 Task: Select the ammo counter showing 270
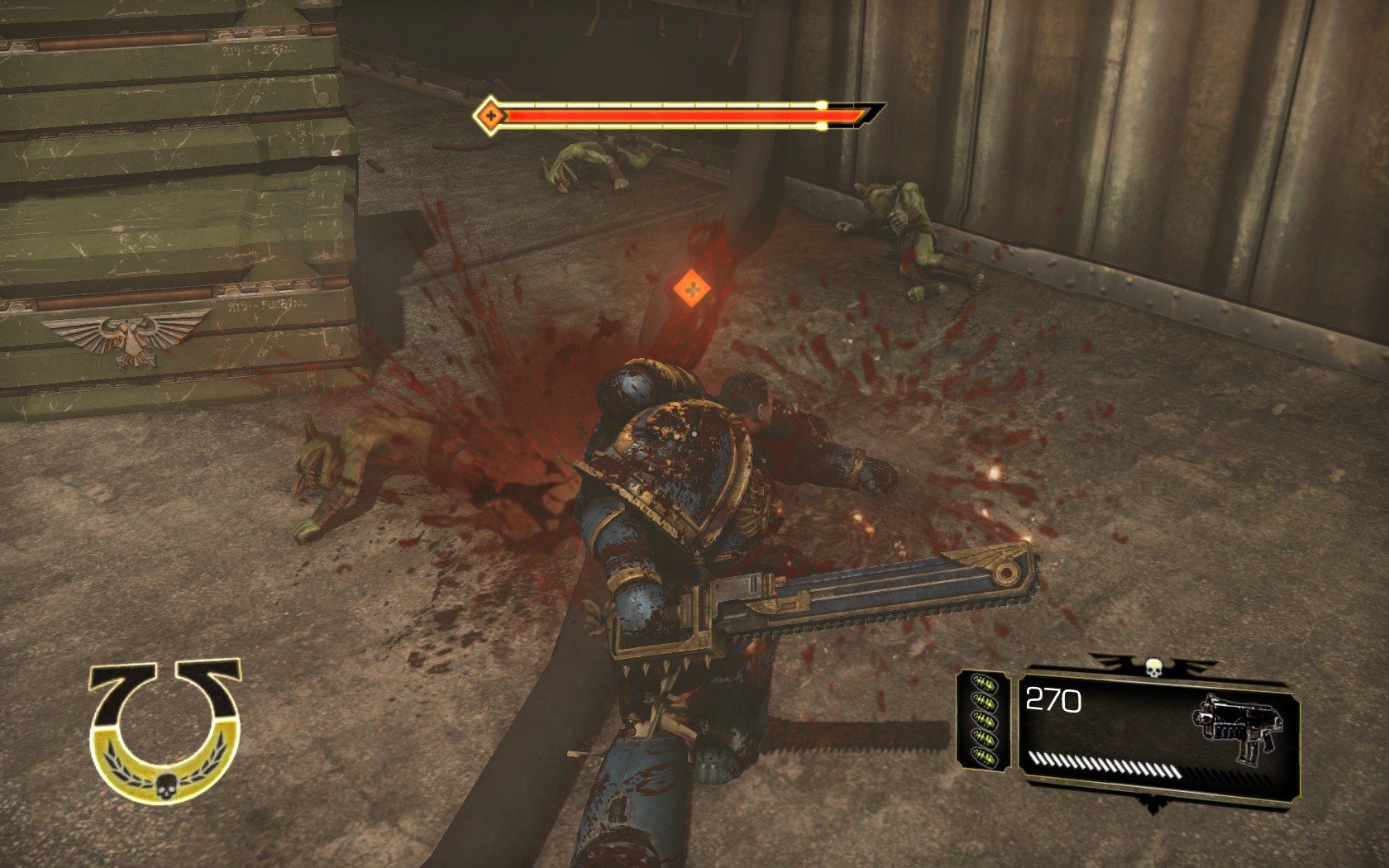coord(1052,700)
